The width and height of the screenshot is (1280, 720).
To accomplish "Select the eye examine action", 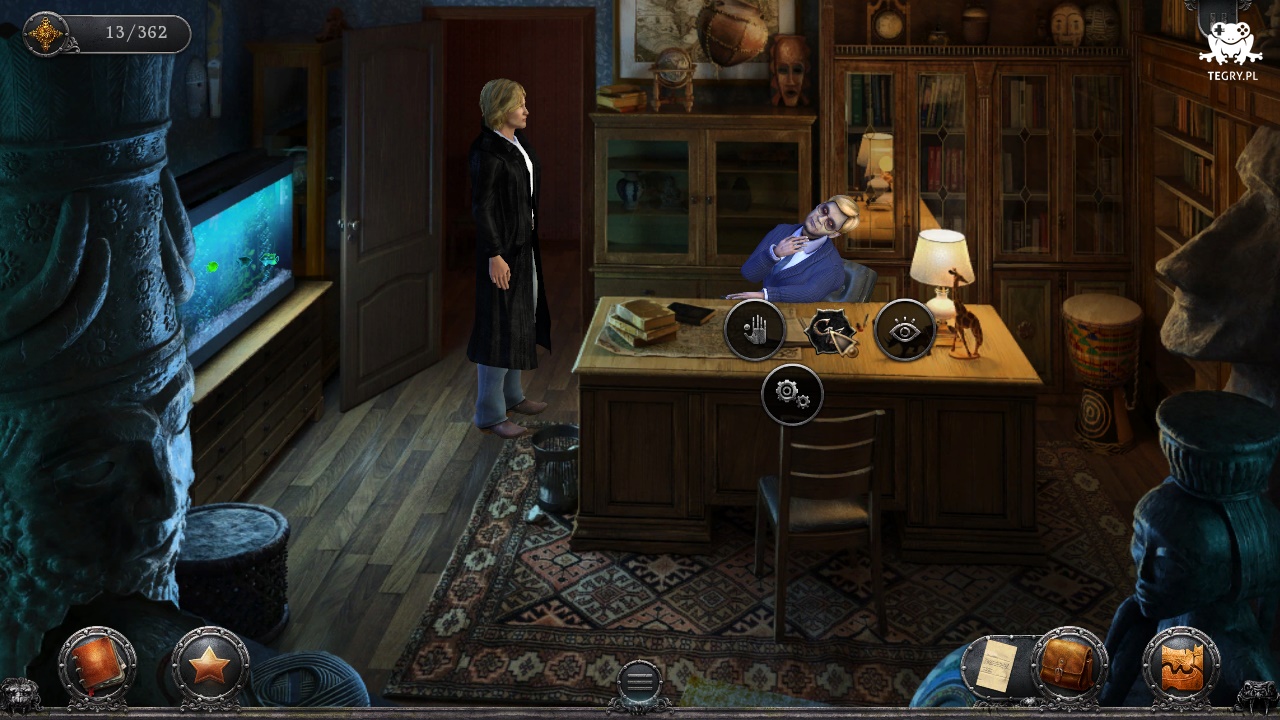I will (904, 330).
